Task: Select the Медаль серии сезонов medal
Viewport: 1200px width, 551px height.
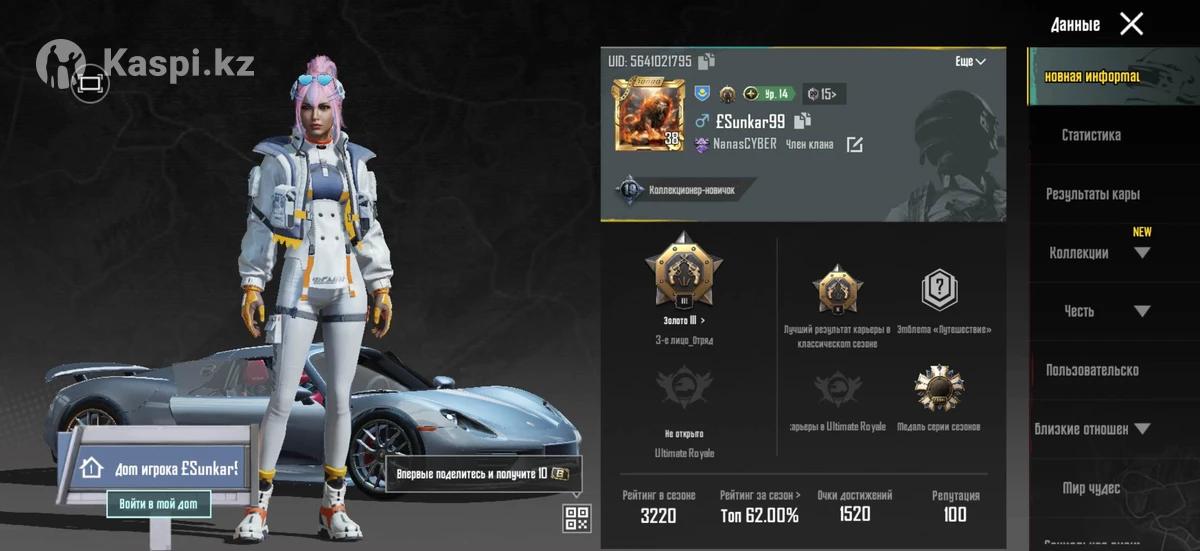Action: pos(938,390)
